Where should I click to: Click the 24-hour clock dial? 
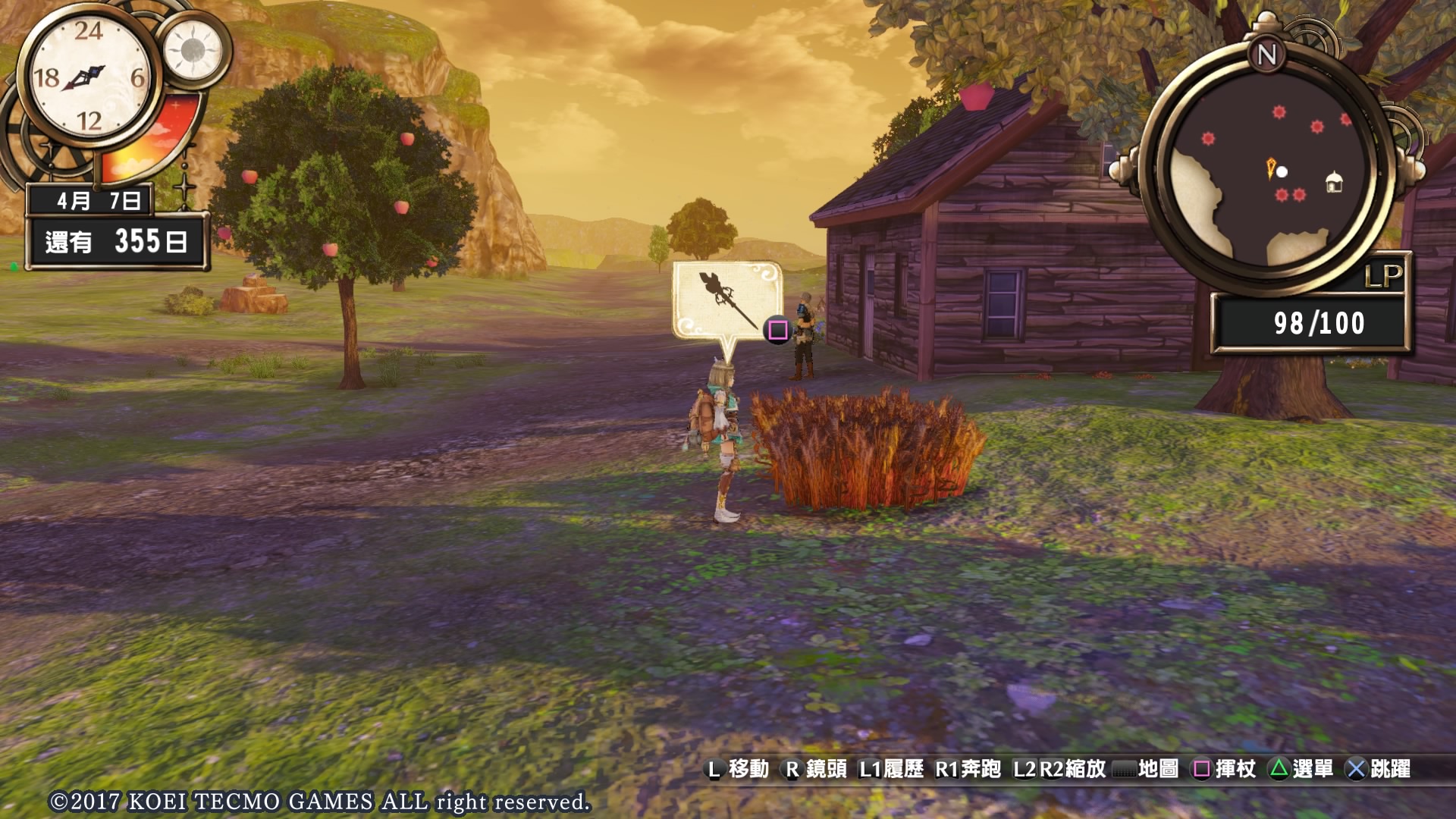pos(88,77)
